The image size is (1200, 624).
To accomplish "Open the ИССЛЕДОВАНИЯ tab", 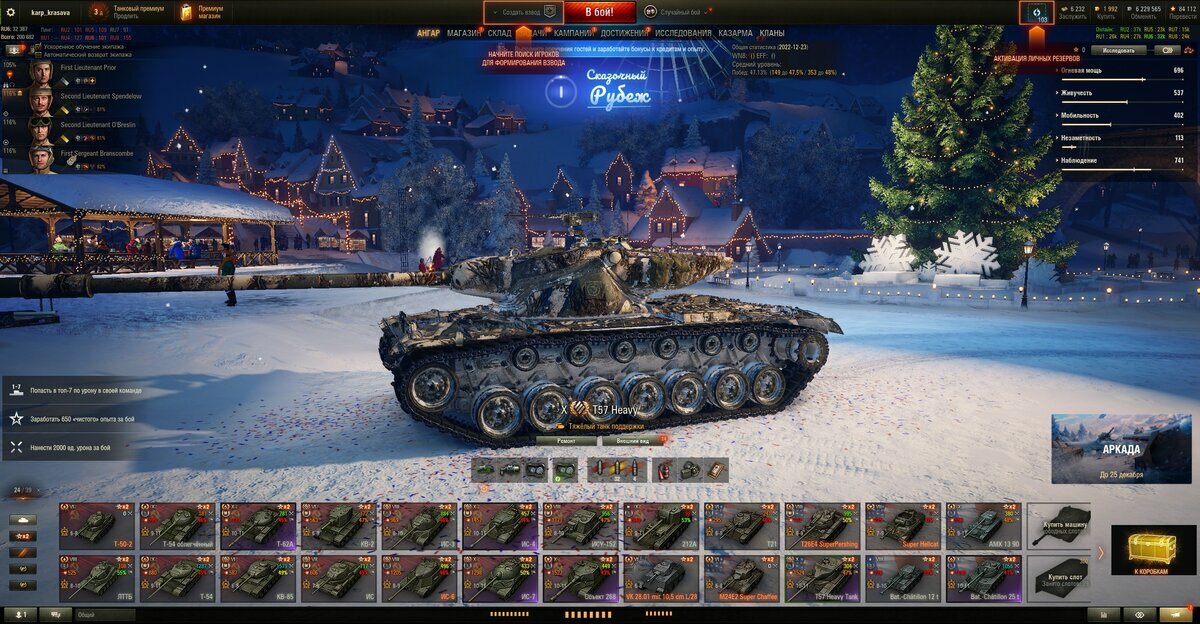I will click(x=684, y=33).
